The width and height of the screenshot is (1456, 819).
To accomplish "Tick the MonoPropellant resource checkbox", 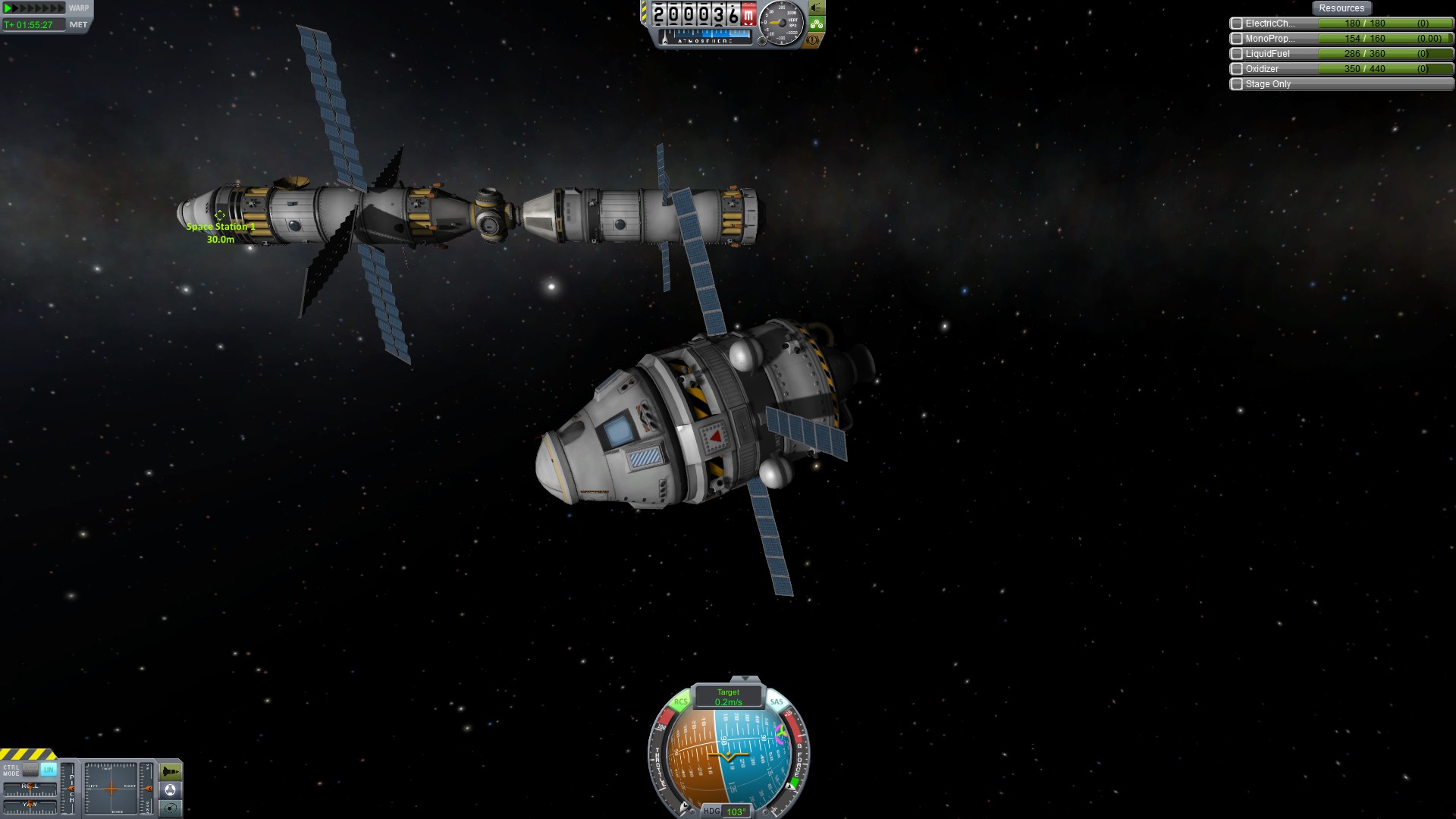I will pyautogui.click(x=1237, y=39).
